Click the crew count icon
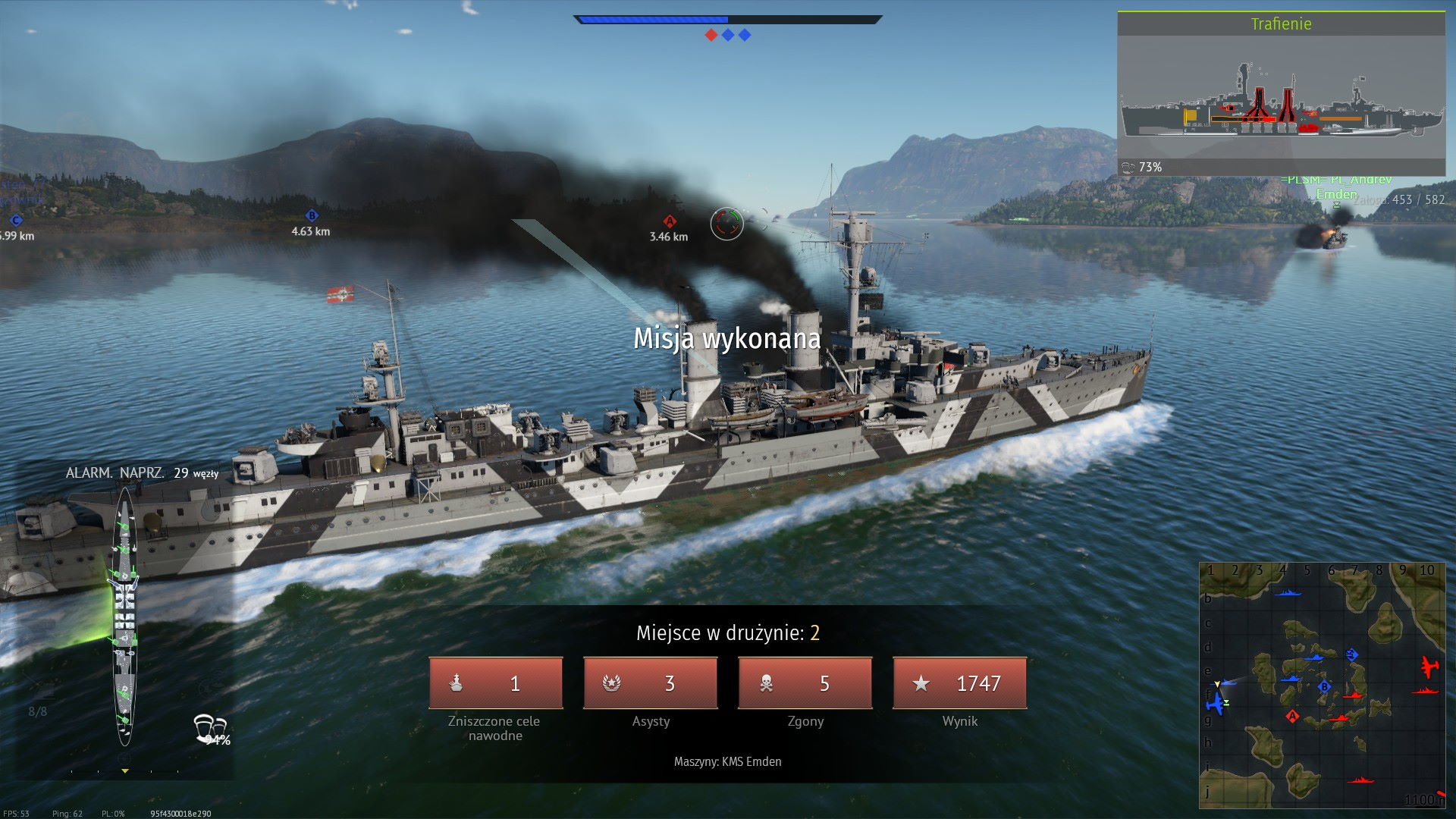The height and width of the screenshot is (819, 1456). pos(209,726)
